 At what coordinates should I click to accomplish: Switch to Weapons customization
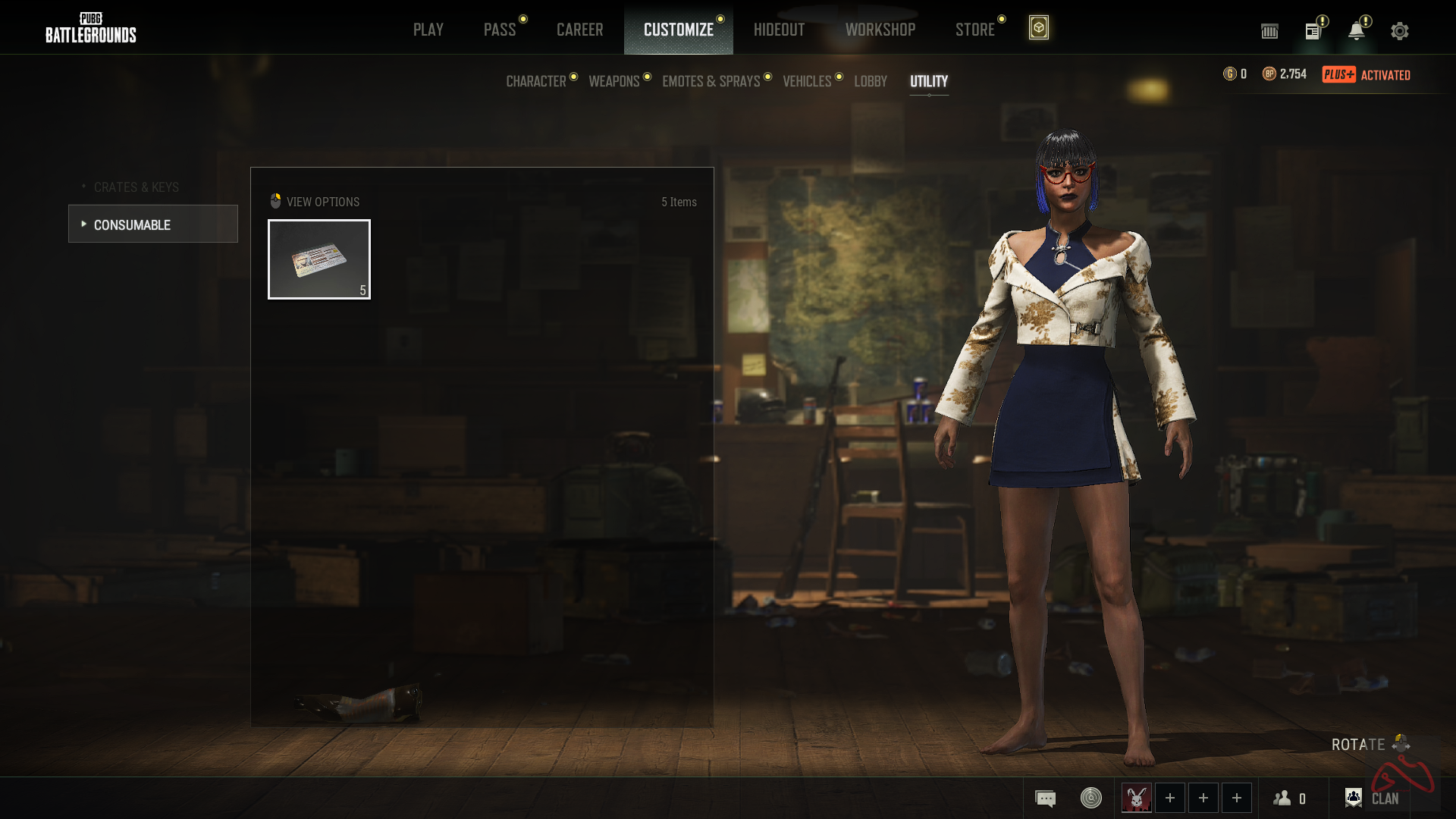[x=614, y=81]
